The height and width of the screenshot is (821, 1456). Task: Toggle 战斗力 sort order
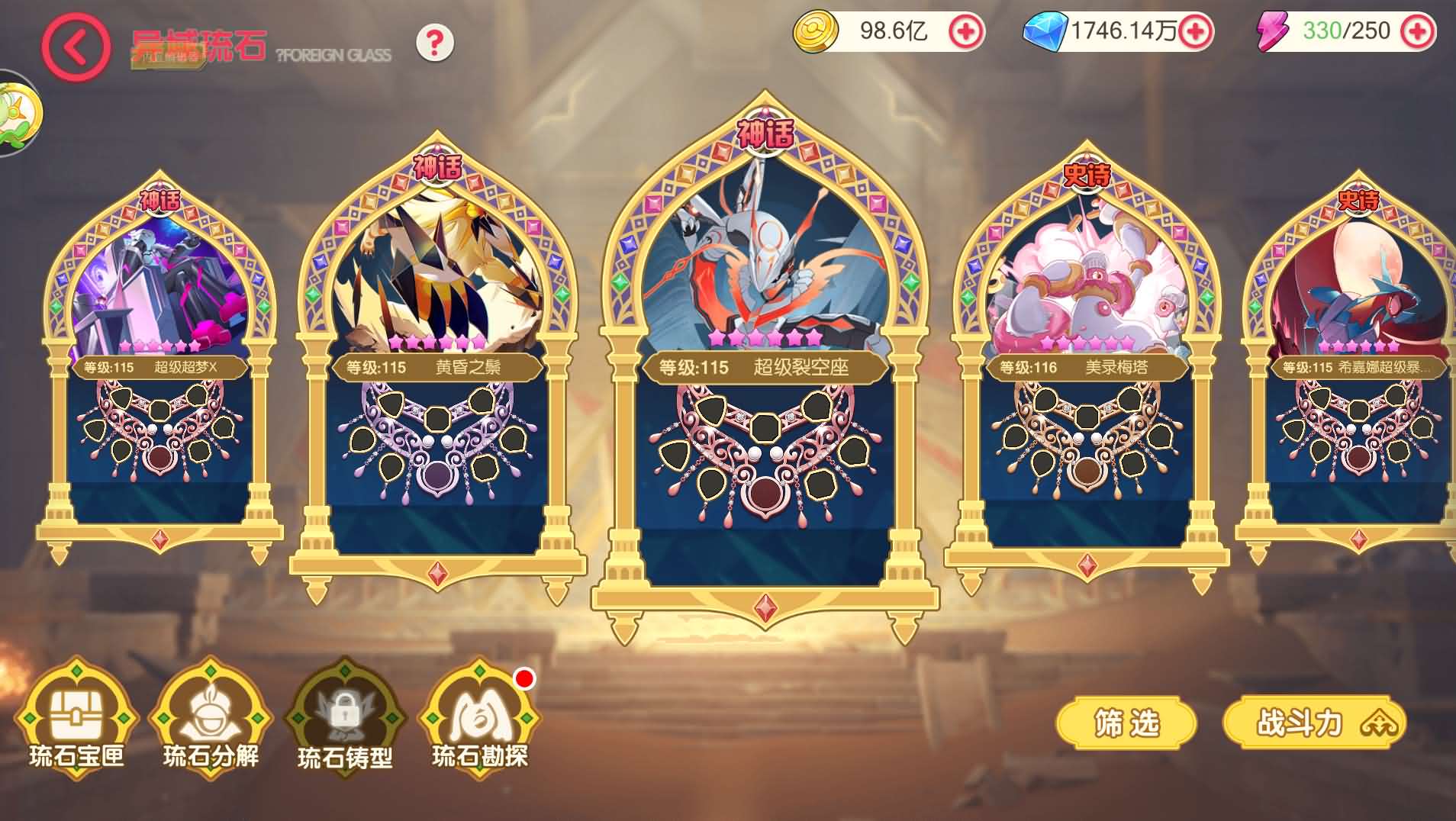(x=1314, y=723)
